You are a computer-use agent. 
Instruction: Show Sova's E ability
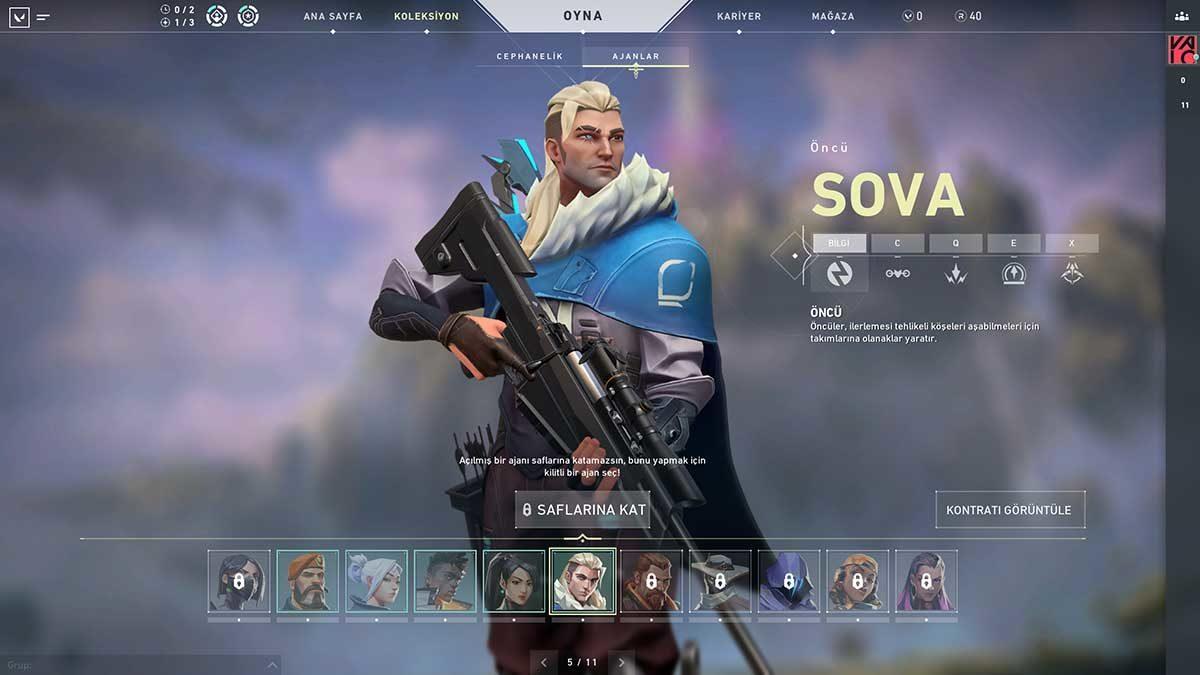[x=1013, y=243]
